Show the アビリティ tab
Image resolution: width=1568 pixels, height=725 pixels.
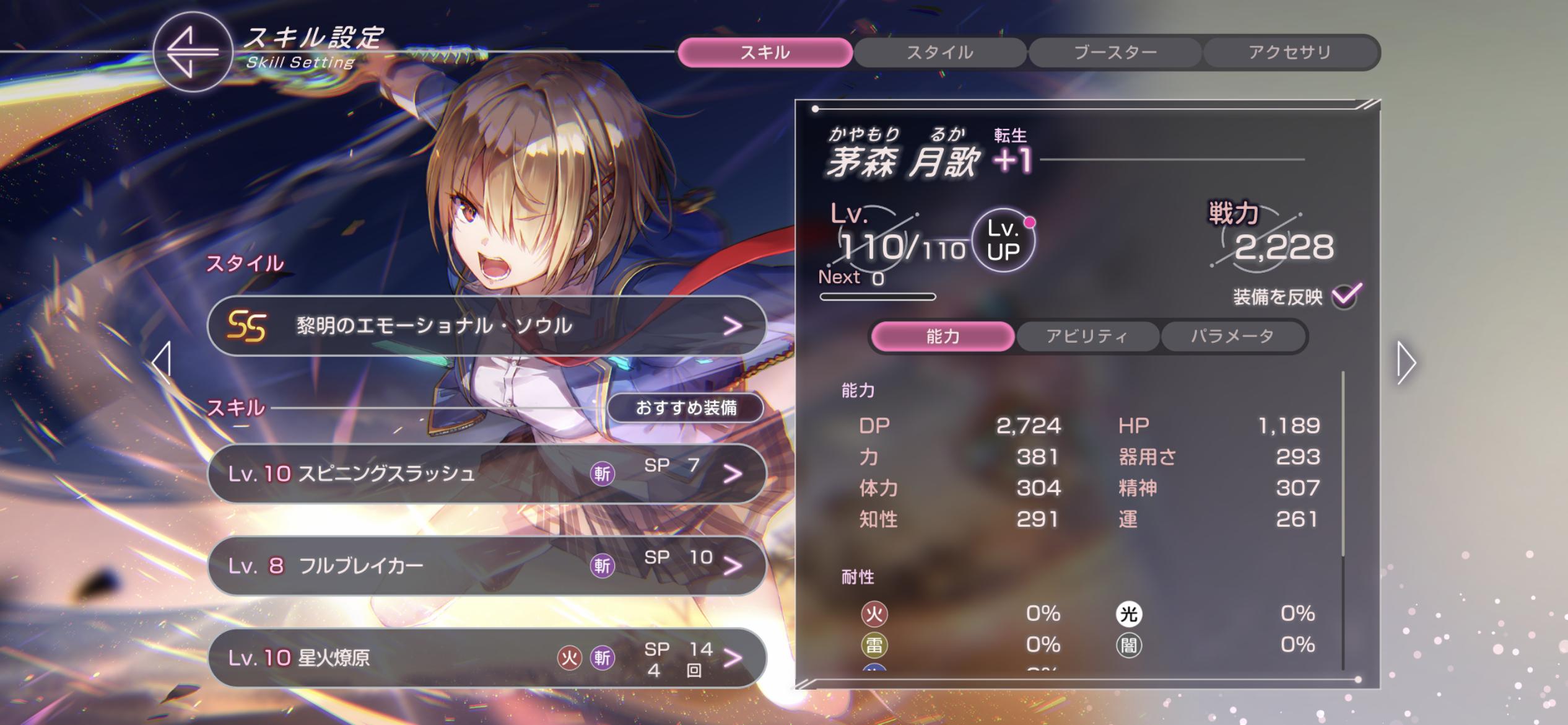click(x=1087, y=336)
